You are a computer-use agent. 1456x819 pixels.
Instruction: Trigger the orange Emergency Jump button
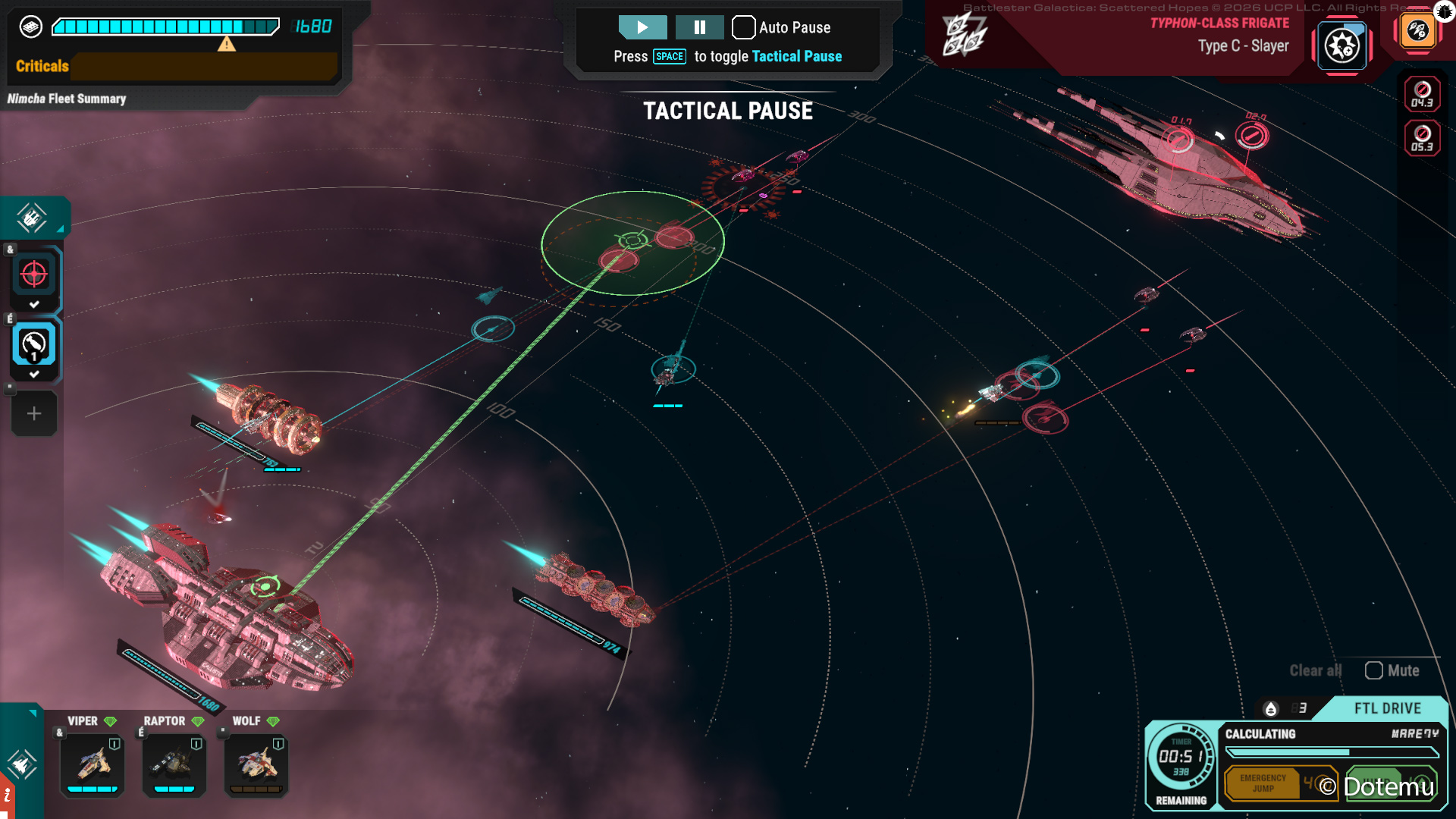pos(1263,783)
